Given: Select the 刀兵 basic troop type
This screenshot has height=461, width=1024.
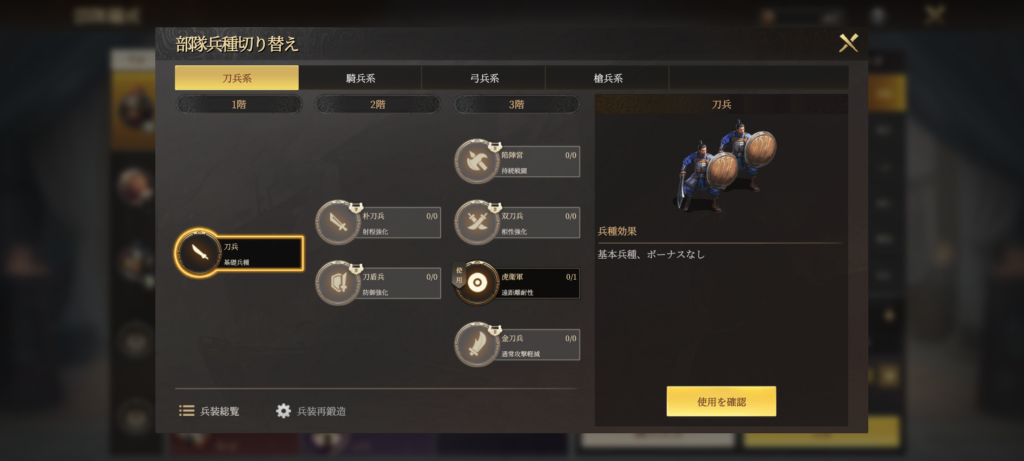Looking at the screenshot, I should 240,254.
